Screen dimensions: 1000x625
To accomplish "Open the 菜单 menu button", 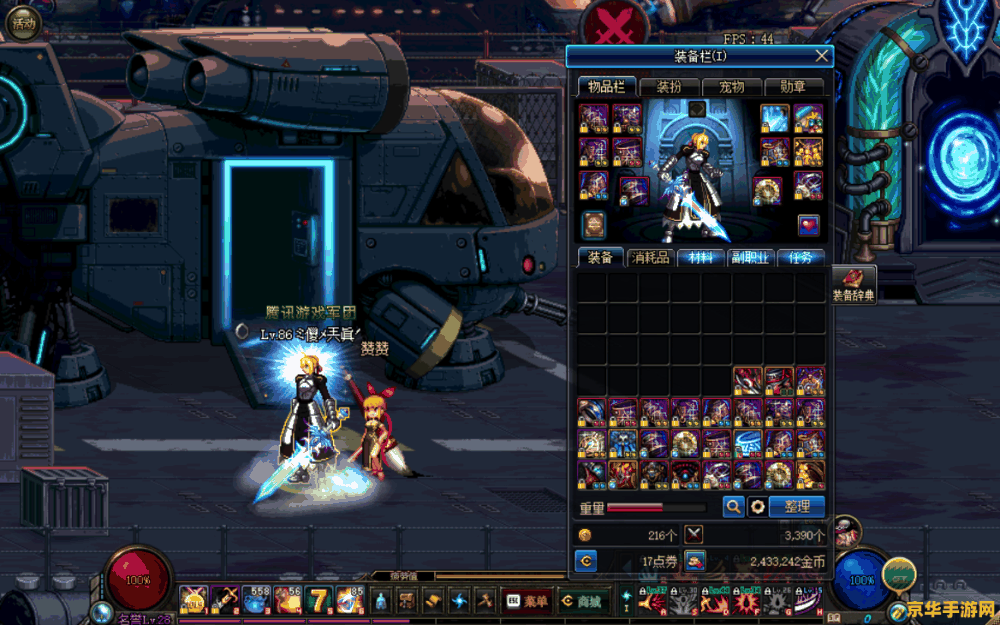I will point(527,601).
